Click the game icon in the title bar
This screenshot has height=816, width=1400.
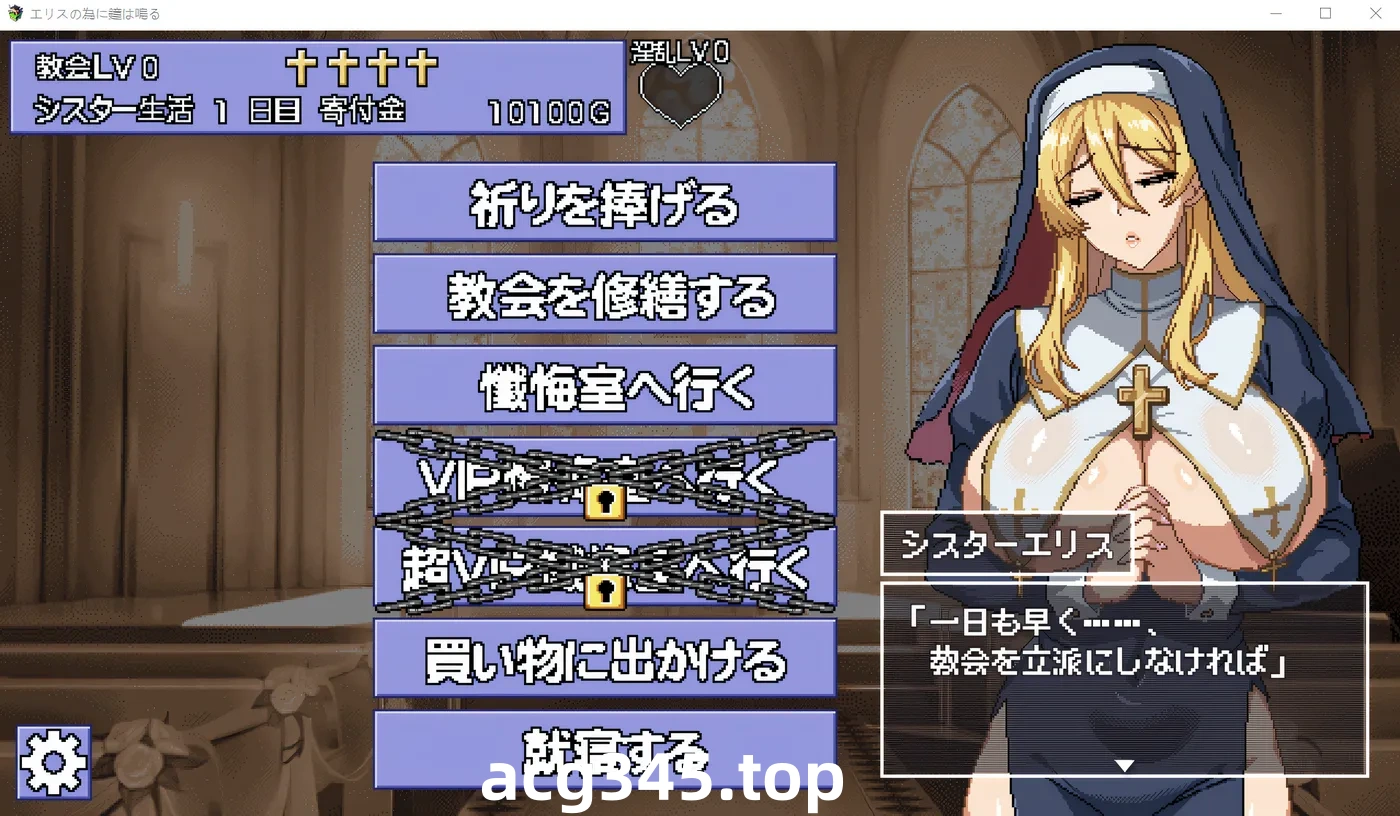(x=14, y=13)
